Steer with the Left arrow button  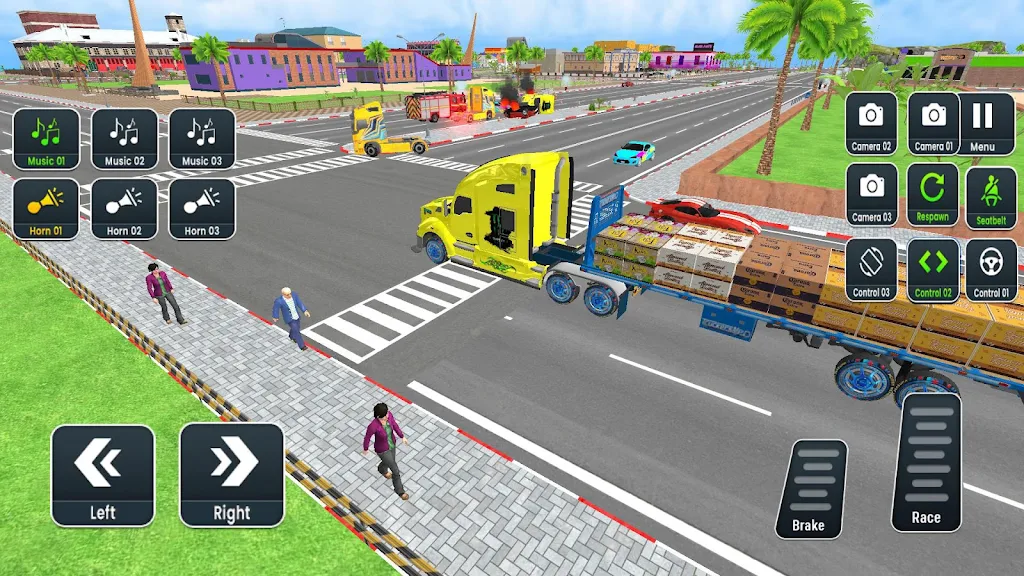point(103,475)
